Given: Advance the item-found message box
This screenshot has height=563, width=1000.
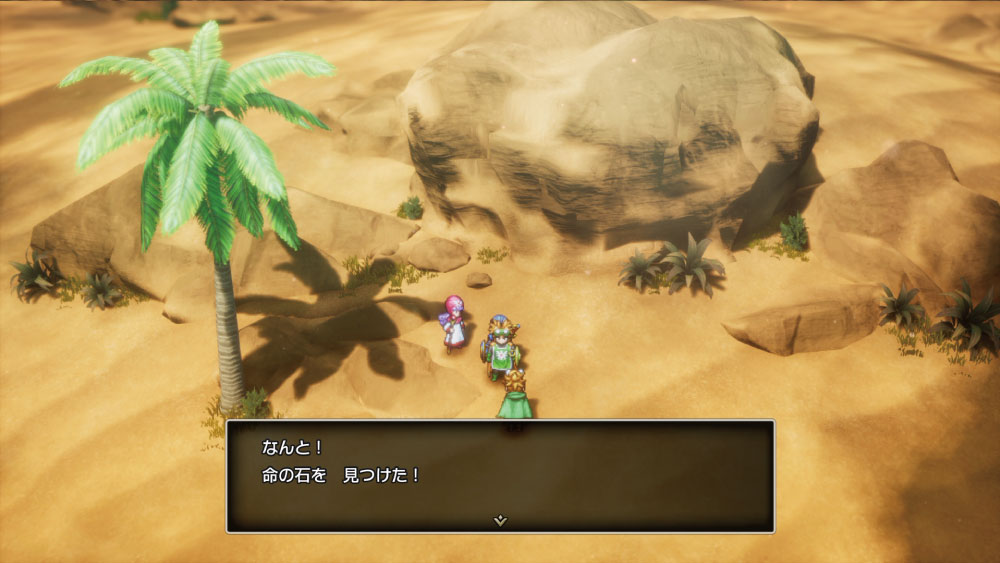Looking at the screenshot, I should [x=500, y=475].
